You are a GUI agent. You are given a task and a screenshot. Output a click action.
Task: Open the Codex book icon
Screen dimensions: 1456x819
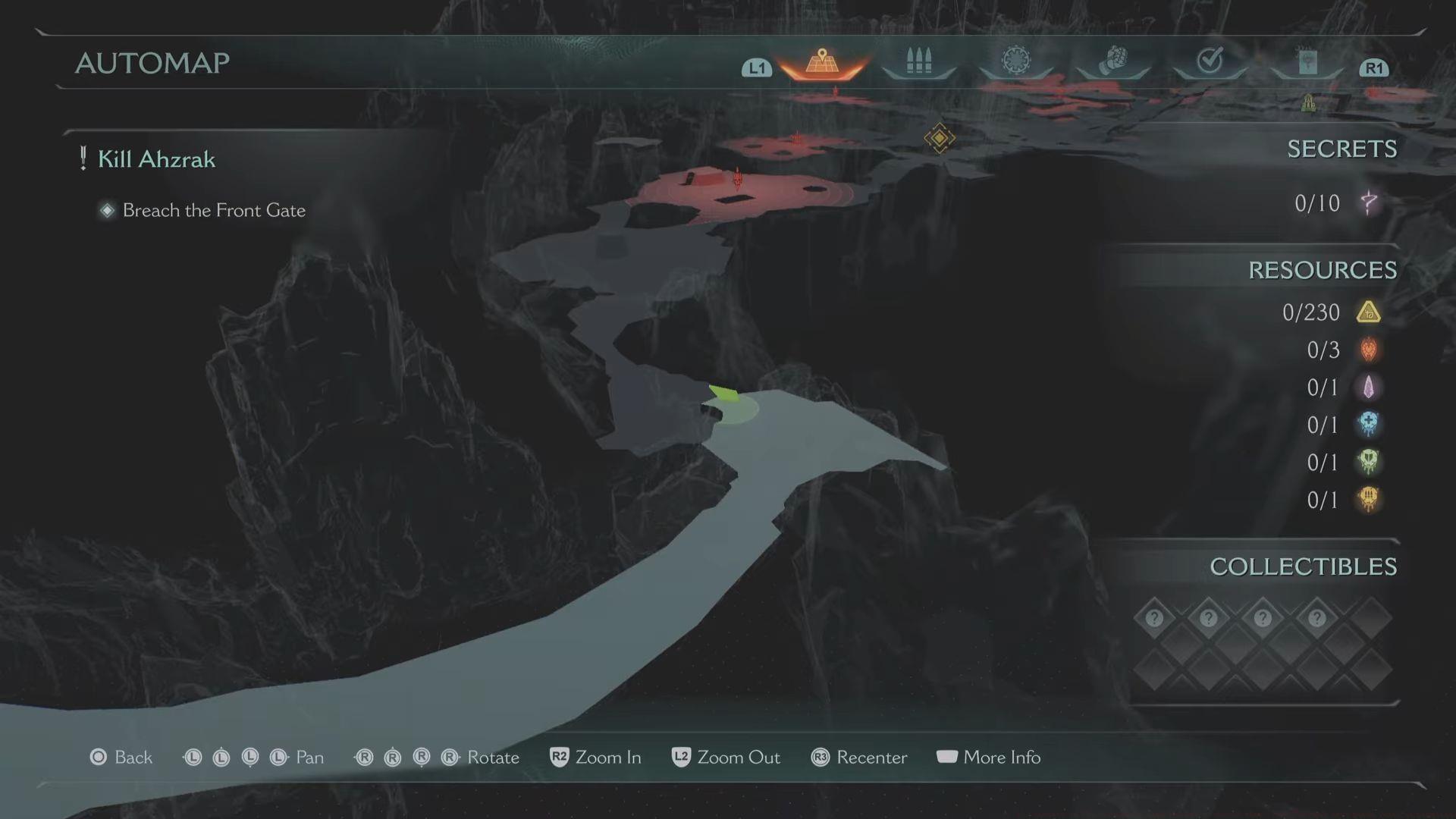click(1306, 61)
